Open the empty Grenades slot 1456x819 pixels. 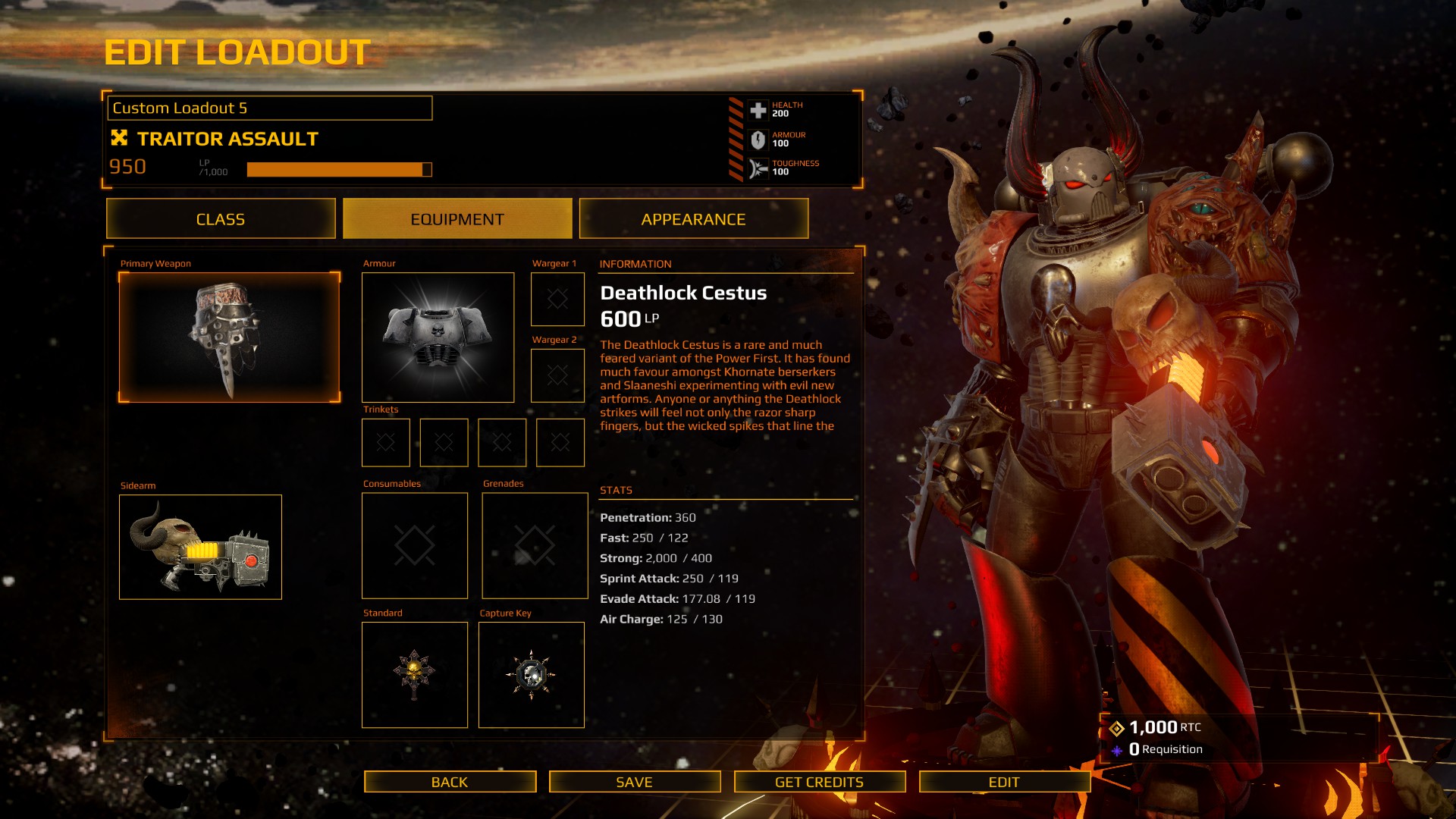[x=535, y=545]
